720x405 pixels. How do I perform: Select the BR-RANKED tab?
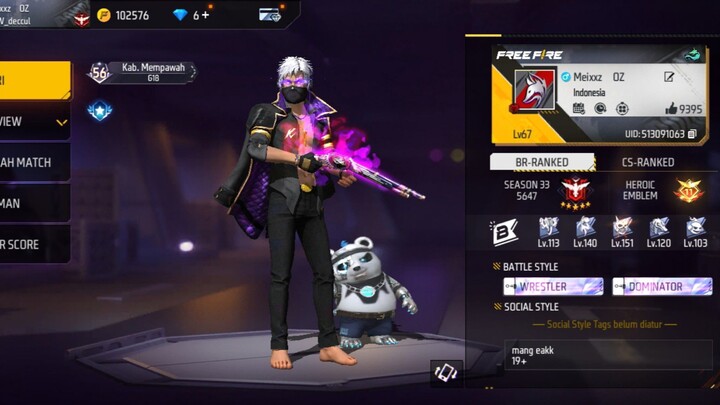(542, 162)
